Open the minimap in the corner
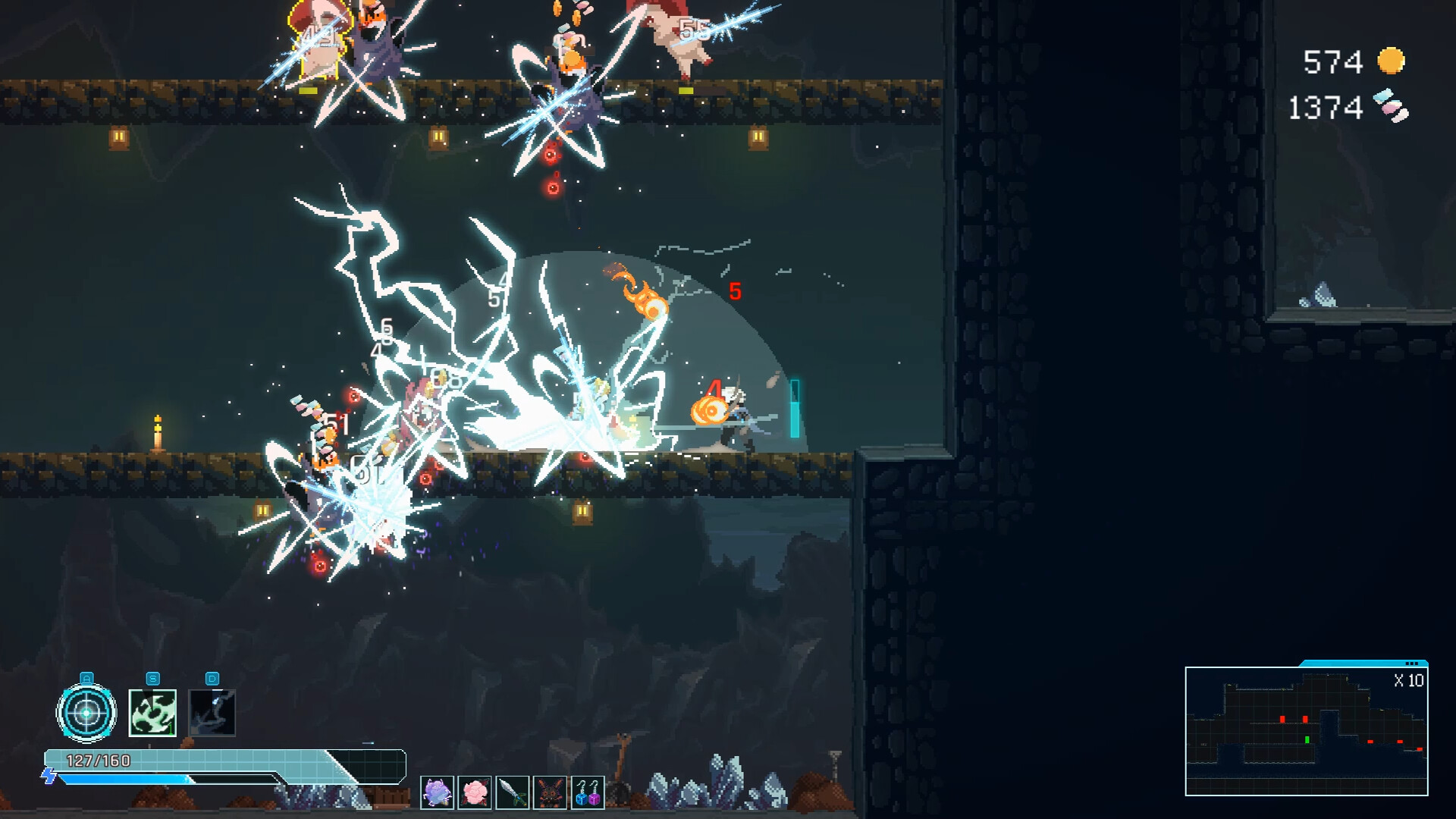 (1306, 730)
